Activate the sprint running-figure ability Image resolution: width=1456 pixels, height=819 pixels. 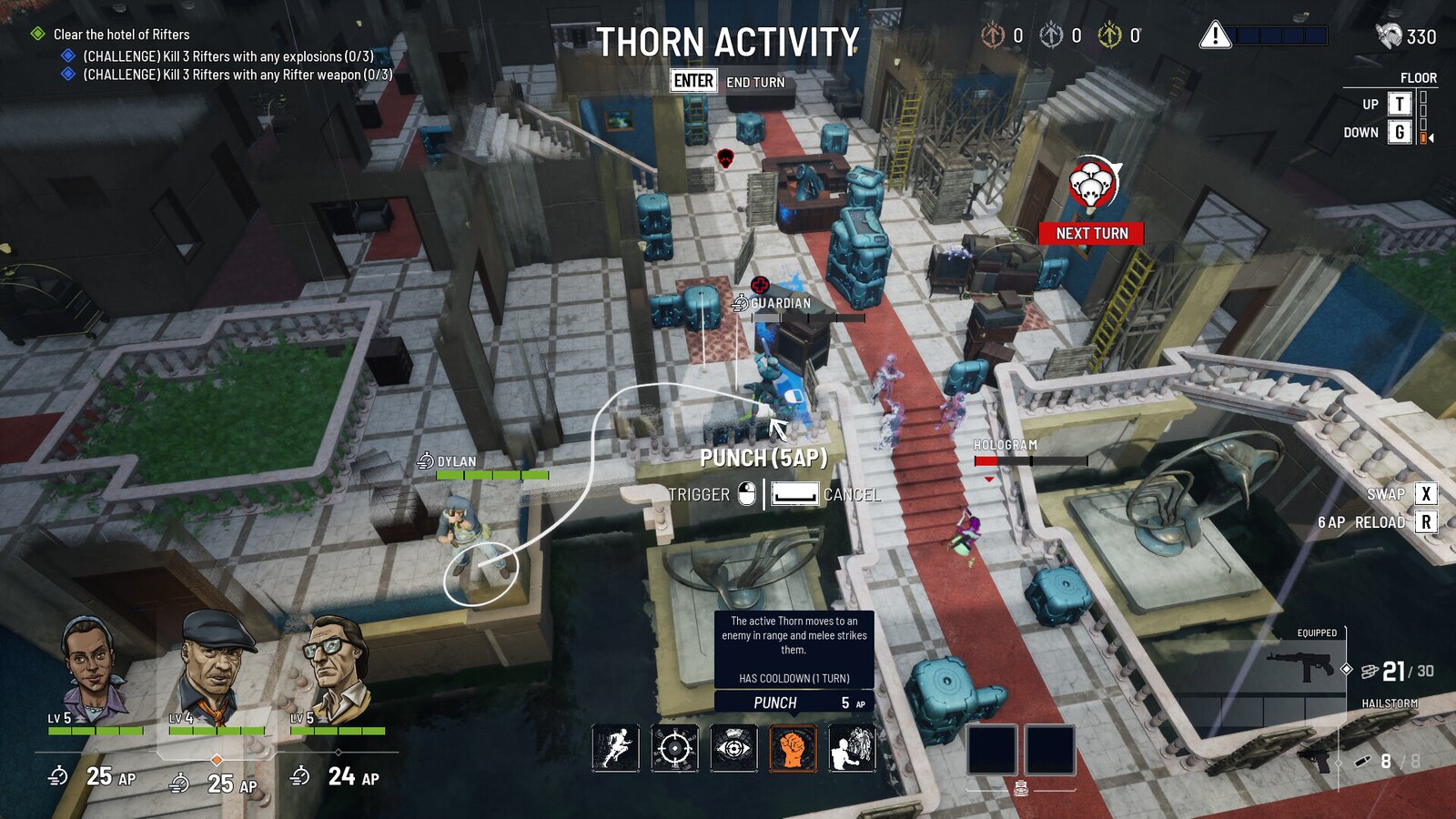pos(616,748)
